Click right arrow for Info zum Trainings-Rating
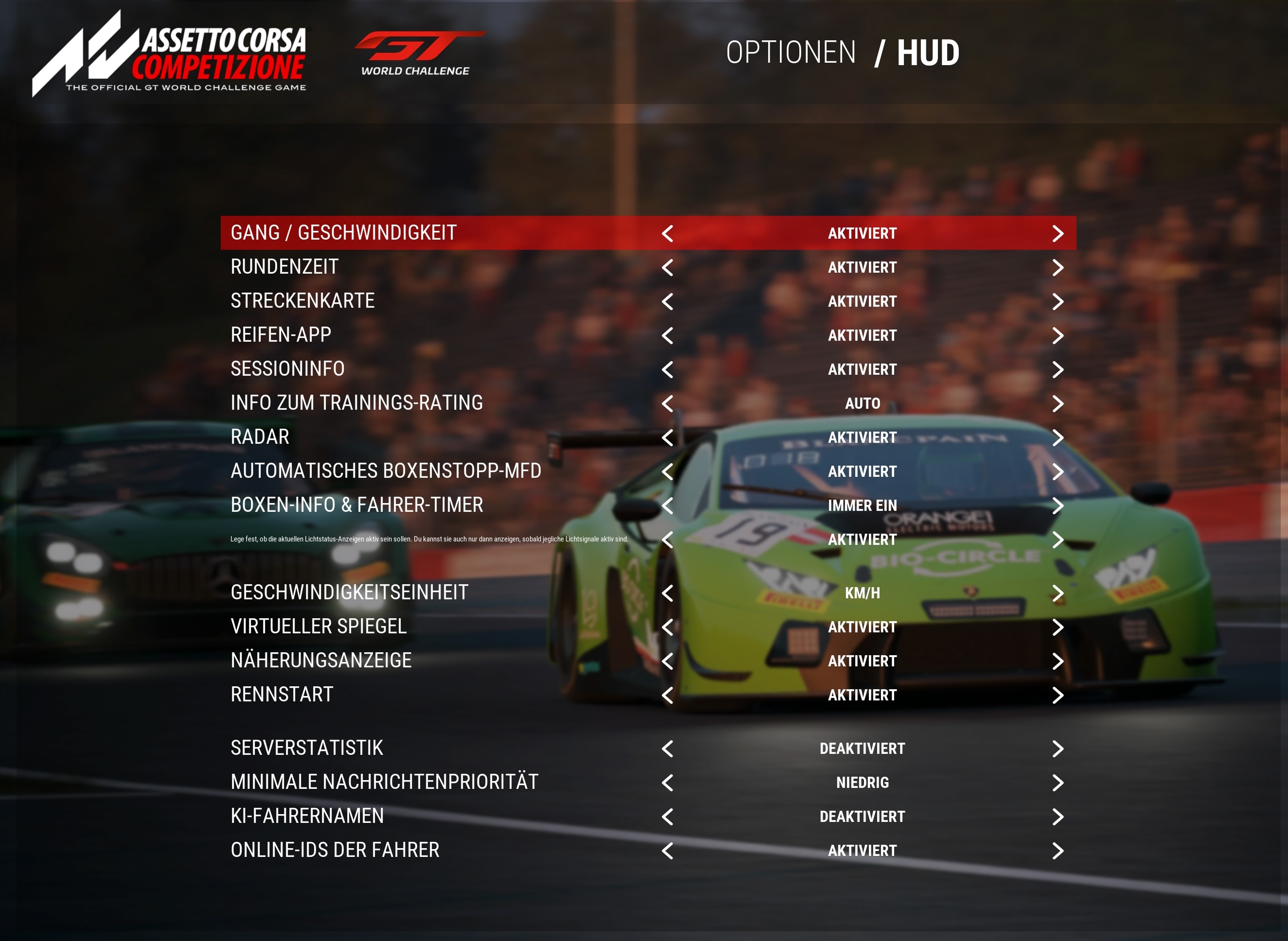Screen dimensions: 1288x941 (x=1057, y=404)
